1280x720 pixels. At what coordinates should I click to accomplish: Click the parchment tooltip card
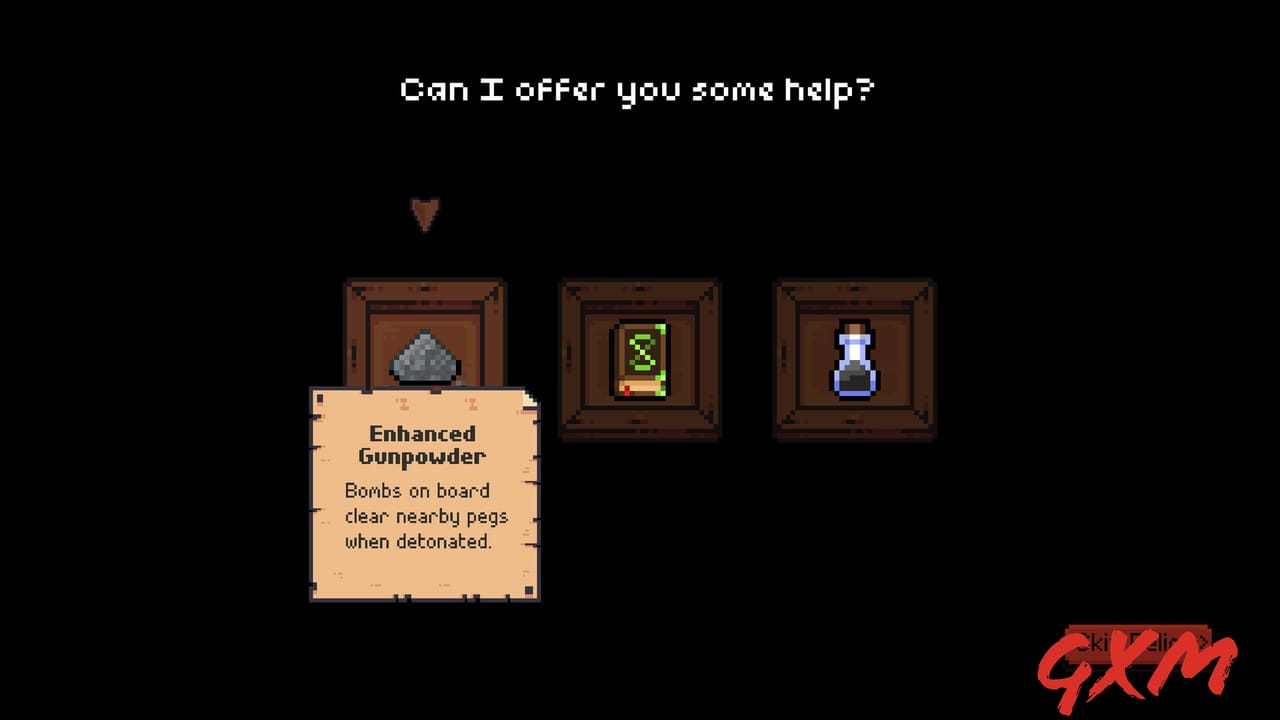tap(424, 495)
